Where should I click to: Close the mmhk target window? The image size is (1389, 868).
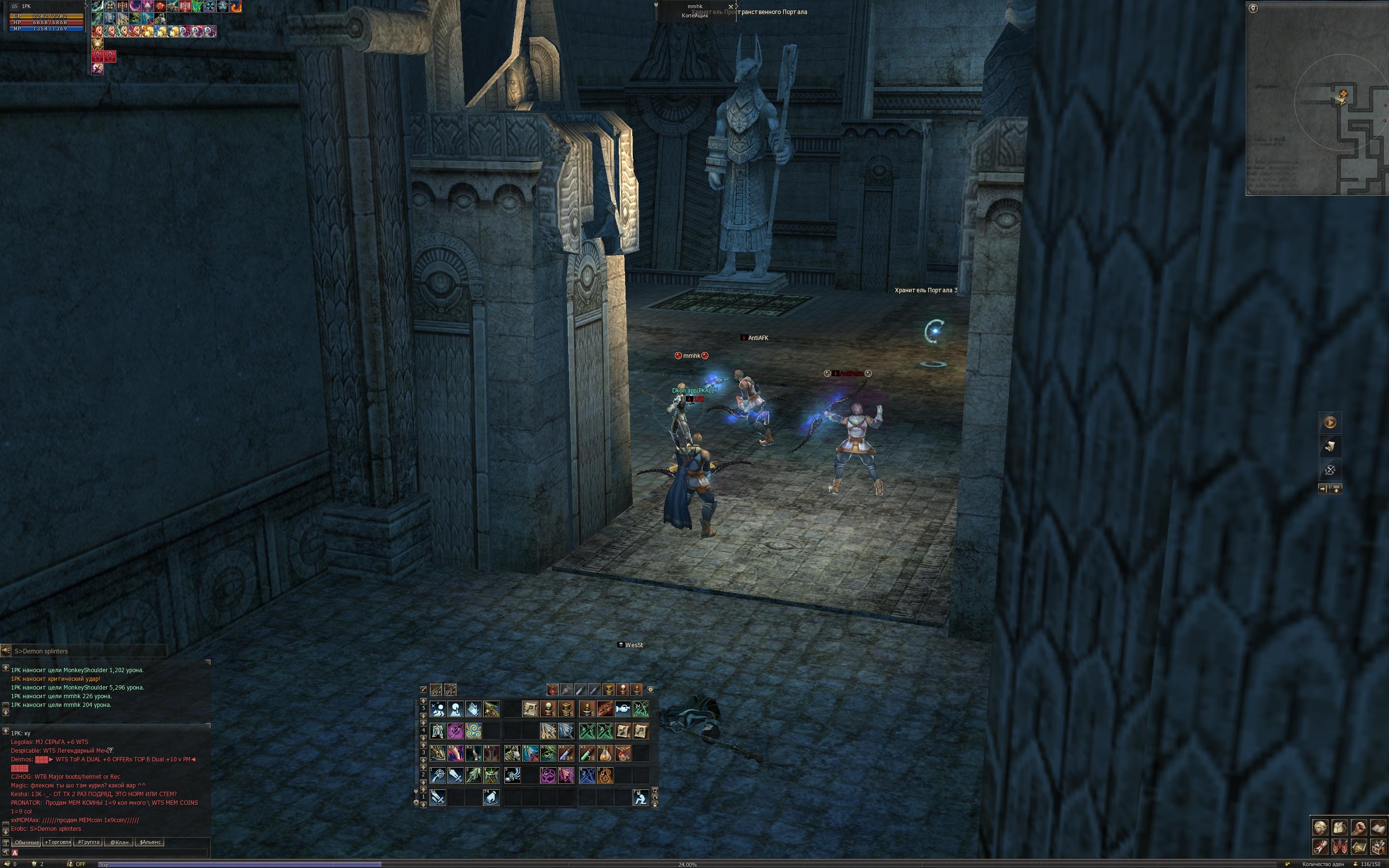(731, 7)
